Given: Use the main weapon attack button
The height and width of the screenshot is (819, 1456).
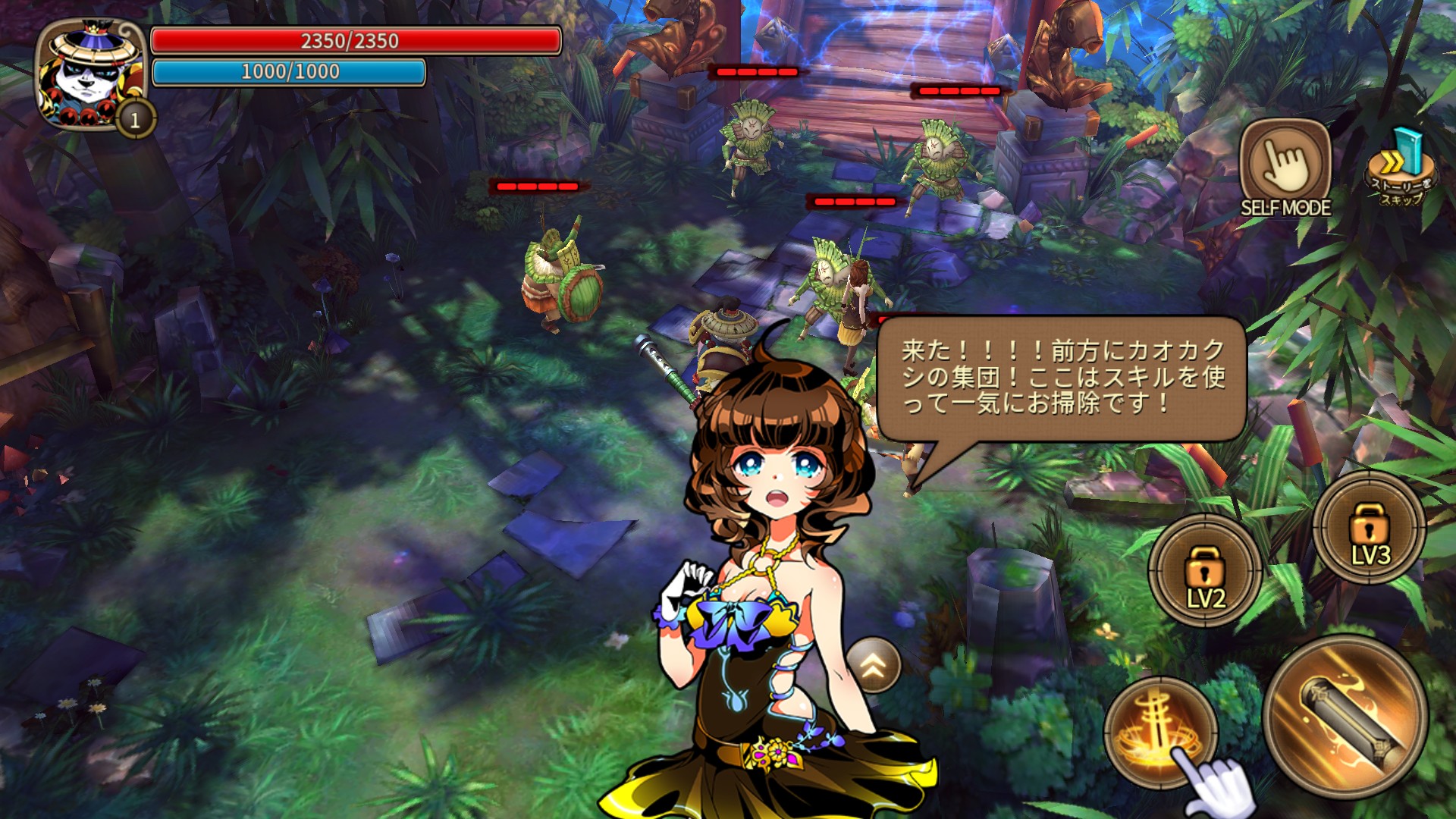Looking at the screenshot, I should (1345, 717).
